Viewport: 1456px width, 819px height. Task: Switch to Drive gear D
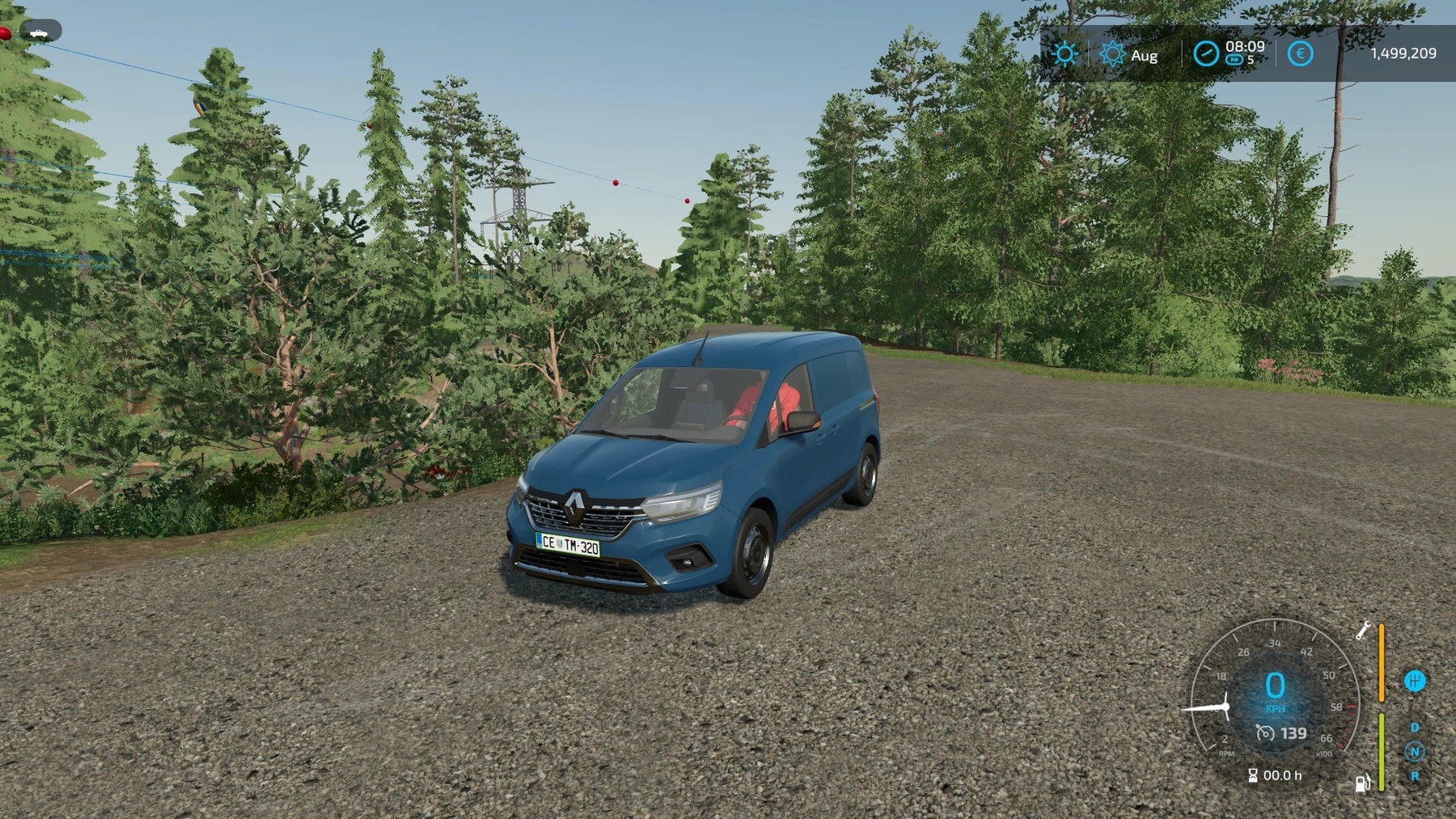point(1415,728)
